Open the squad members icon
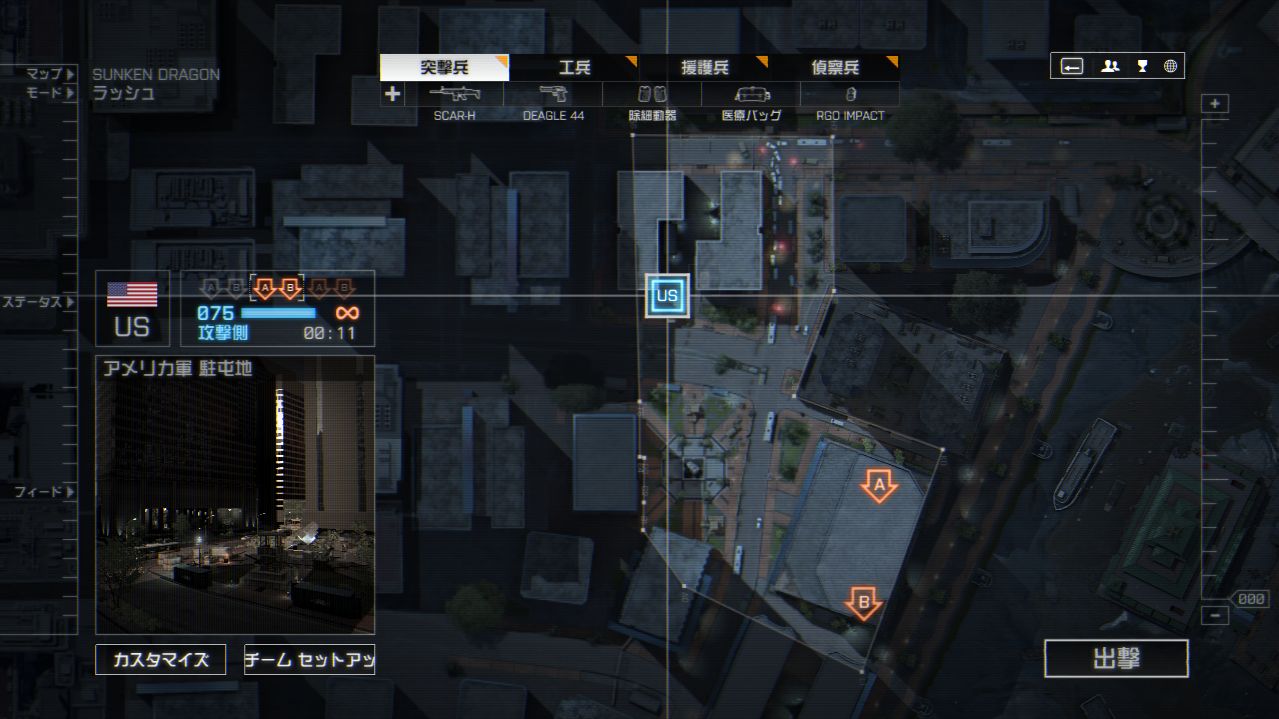Image resolution: width=1279 pixels, height=719 pixels. click(1110, 66)
